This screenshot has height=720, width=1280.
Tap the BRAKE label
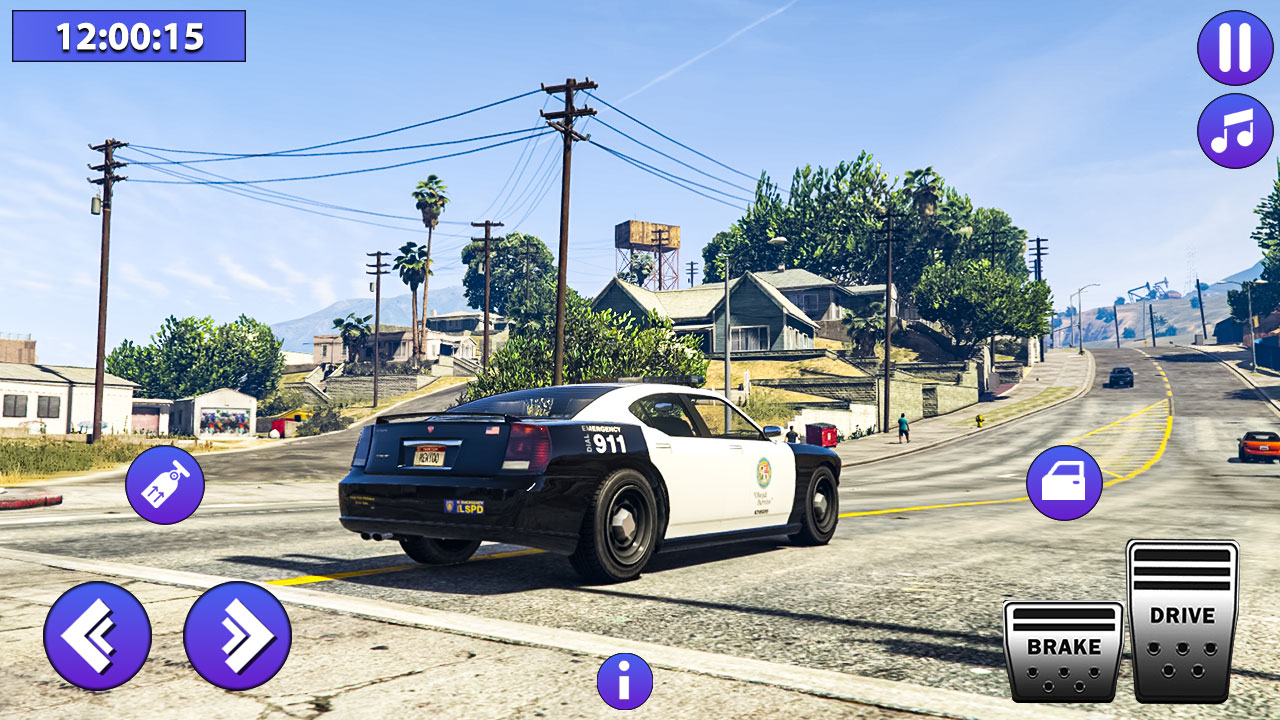pyautogui.click(x=1064, y=648)
